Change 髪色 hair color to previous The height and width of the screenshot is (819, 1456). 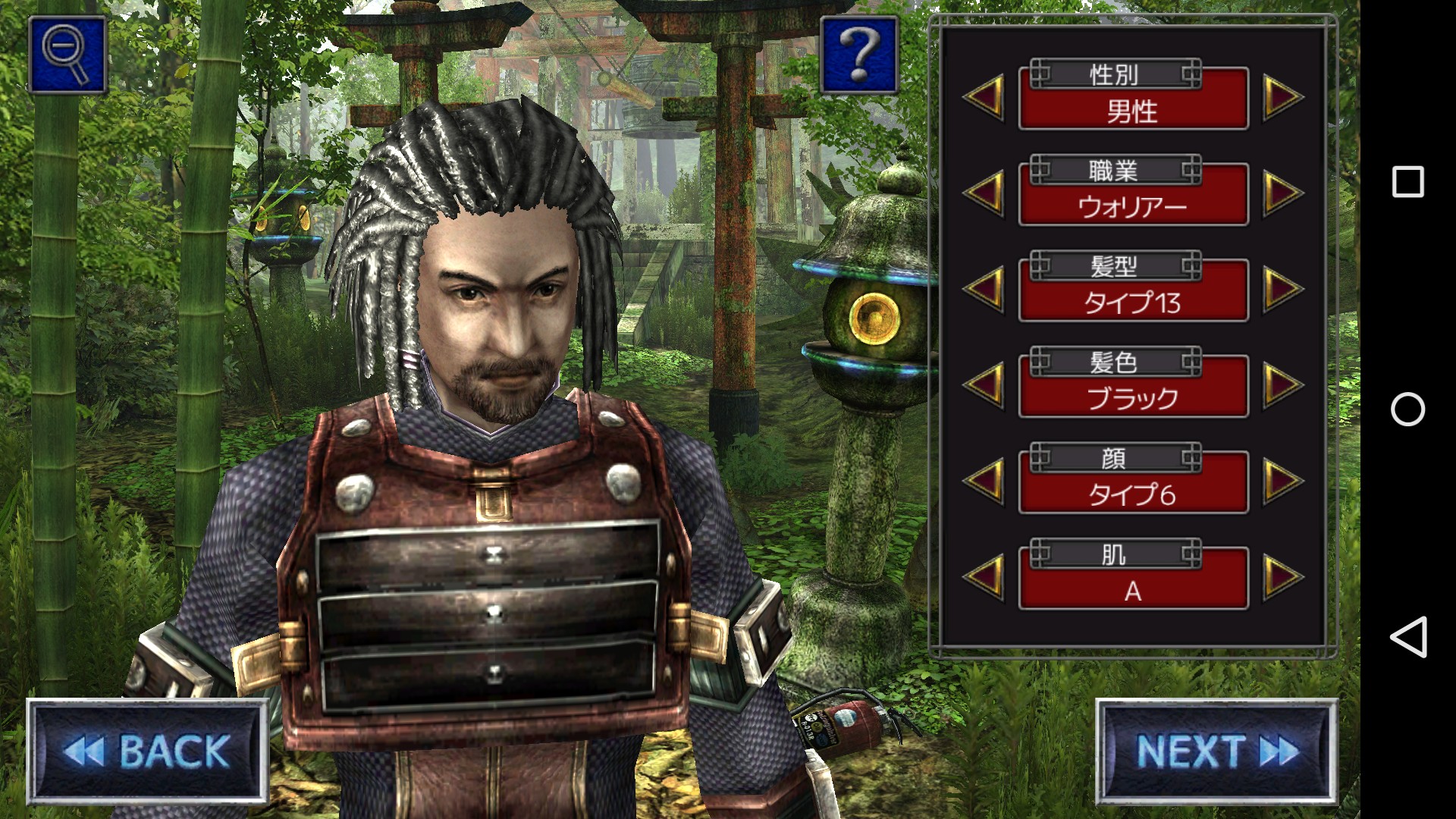(985, 384)
